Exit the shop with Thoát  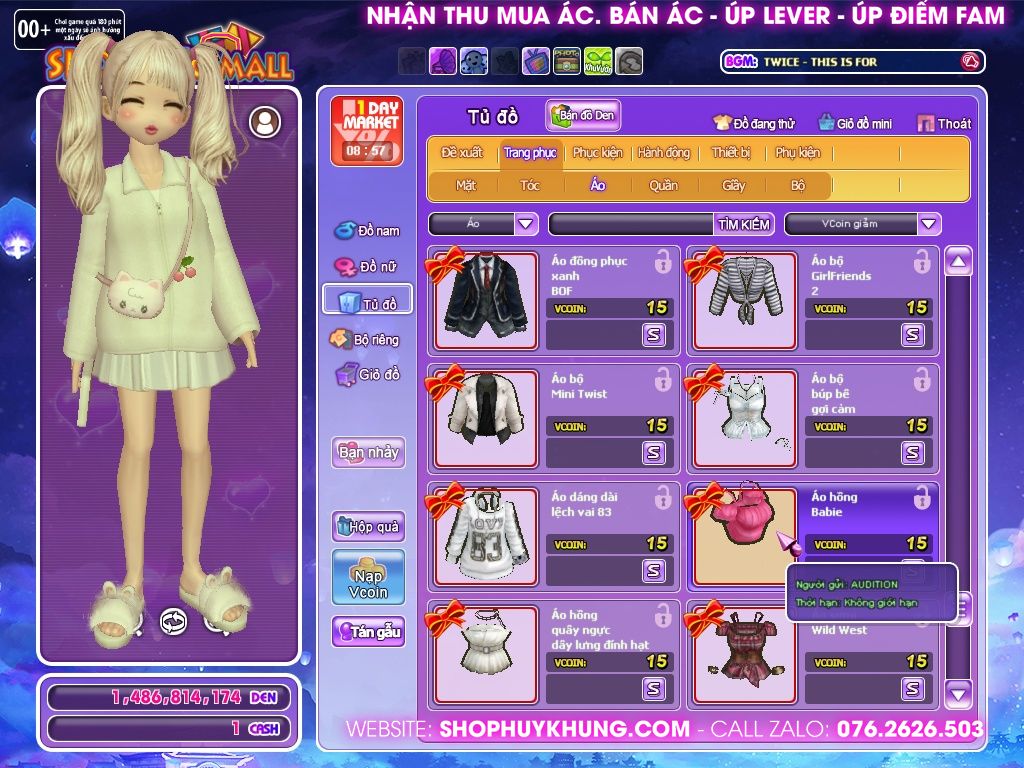(944, 123)
